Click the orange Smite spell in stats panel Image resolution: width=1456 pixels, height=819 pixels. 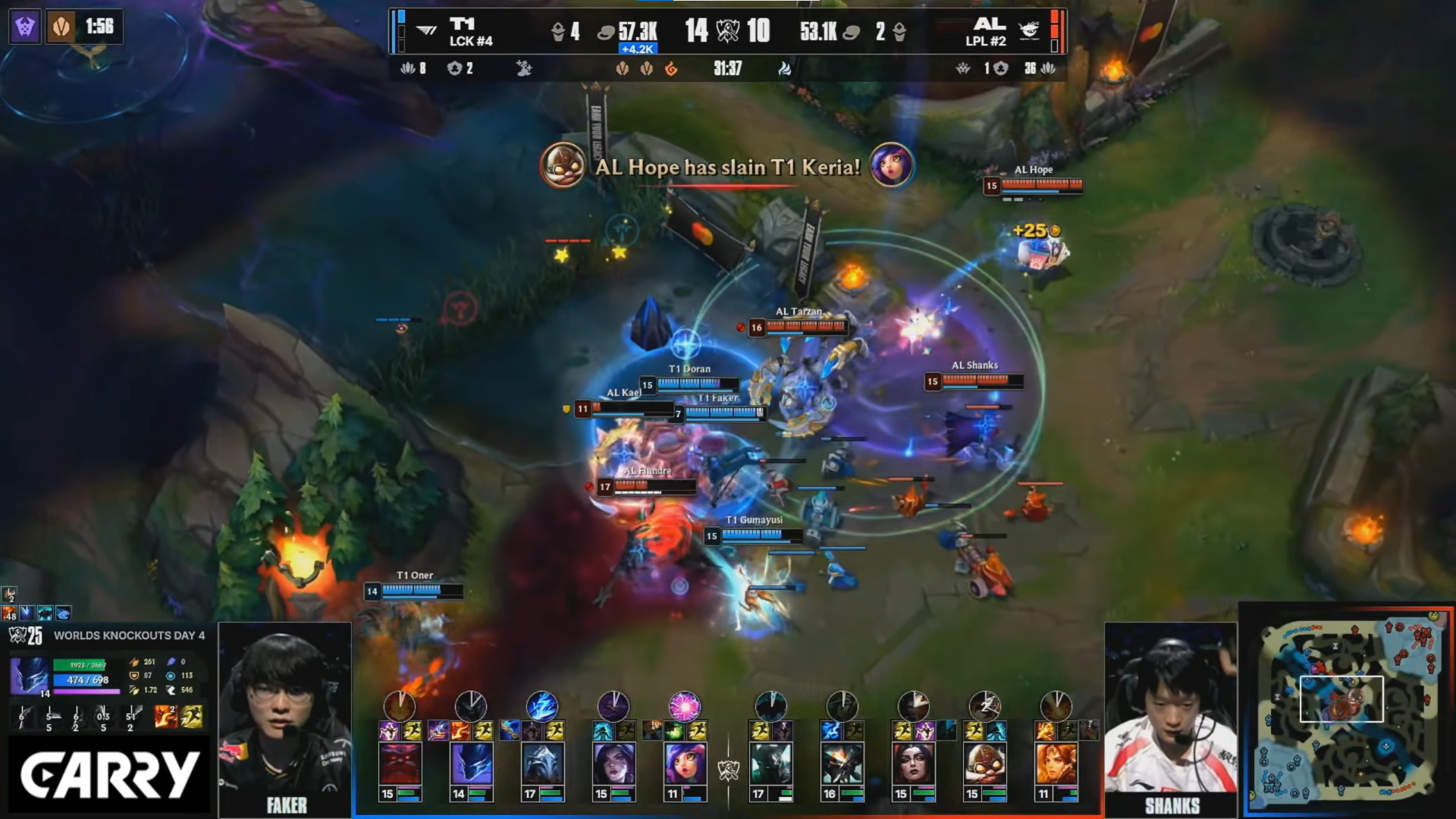pos(165,717)
